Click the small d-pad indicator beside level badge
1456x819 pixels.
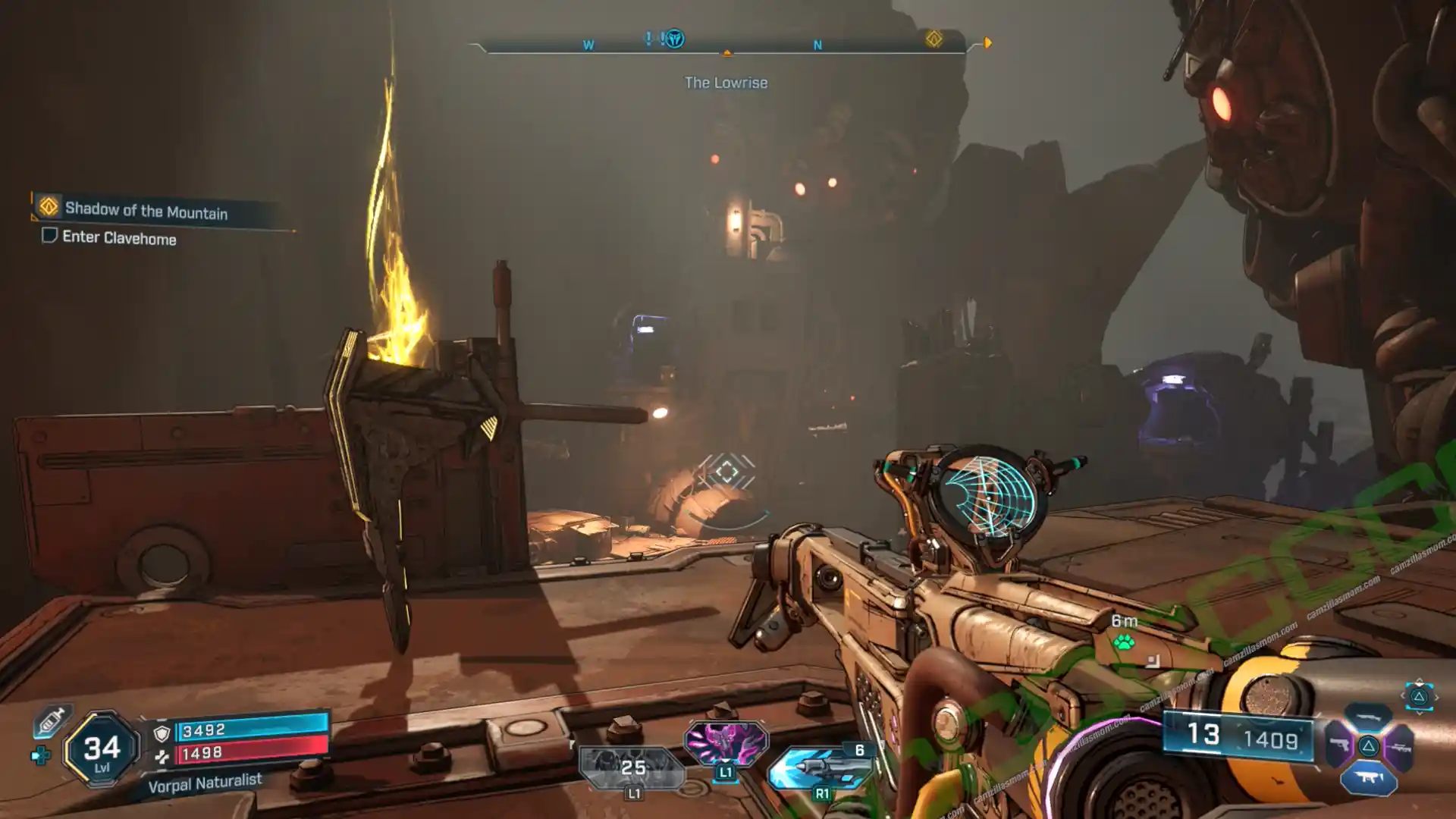[x=40, y=755]
